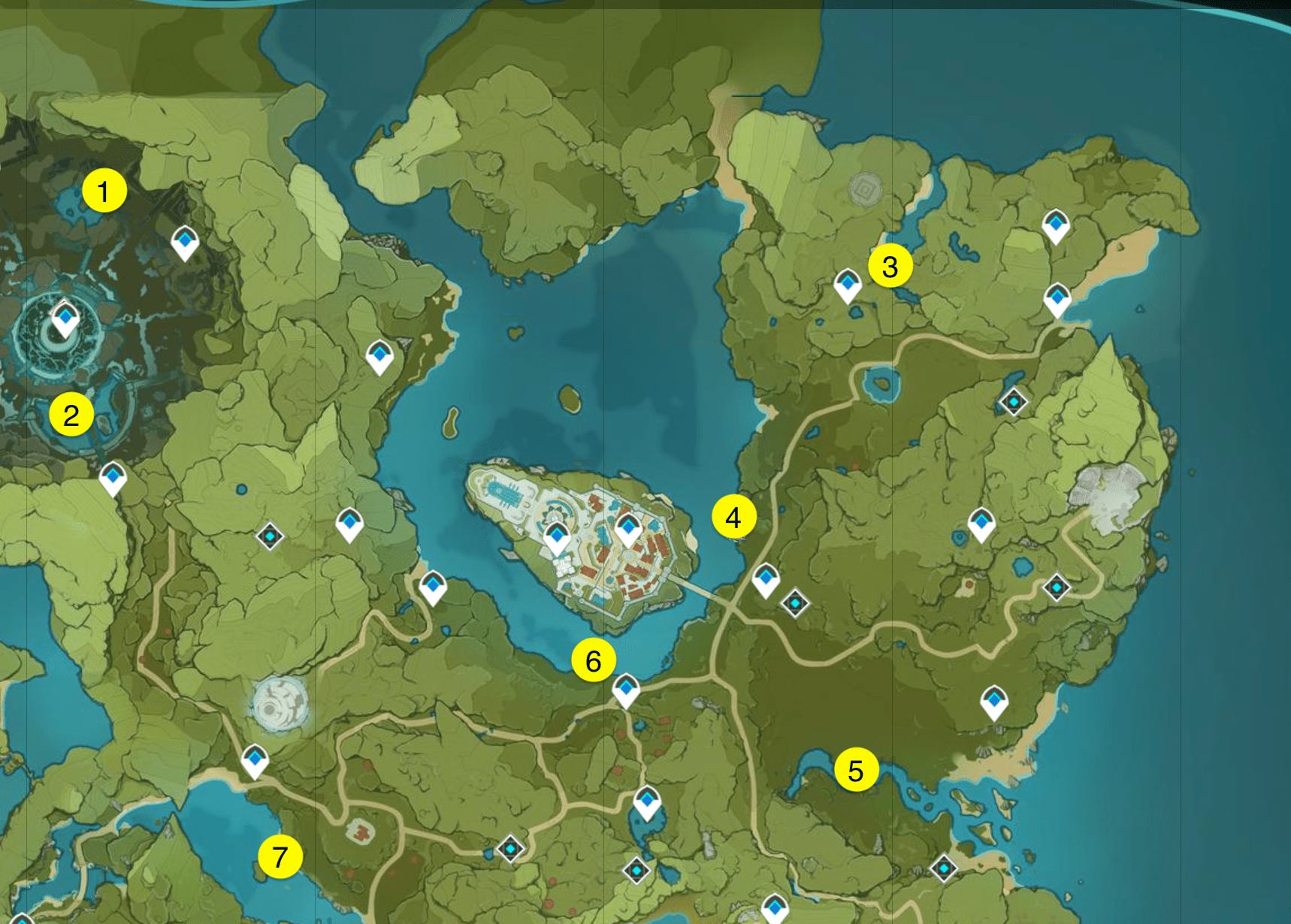Click location marker 3 in the northern highlands
The height and width of the screenshot is (924, 1291).
point(890,266)
